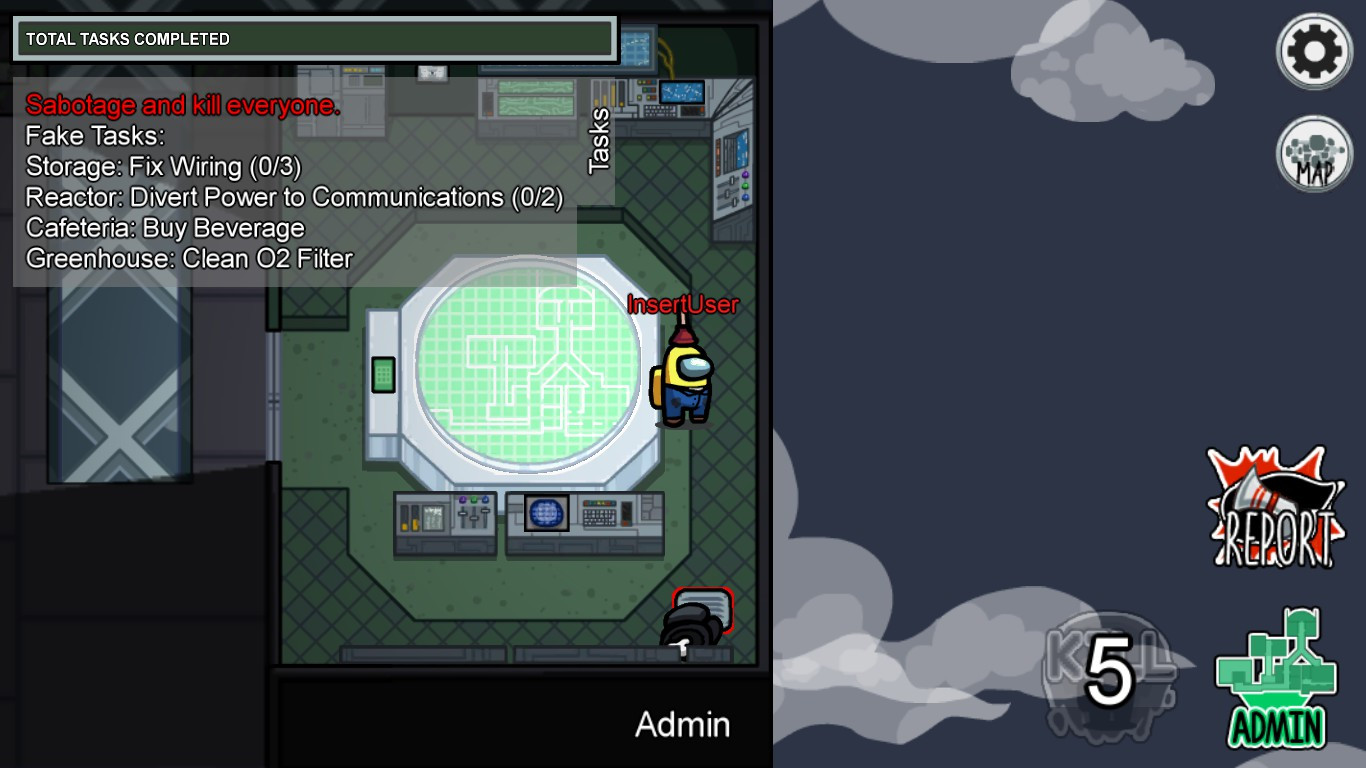Select the Cafeteria: Buy Beverage task

point(163,228)
